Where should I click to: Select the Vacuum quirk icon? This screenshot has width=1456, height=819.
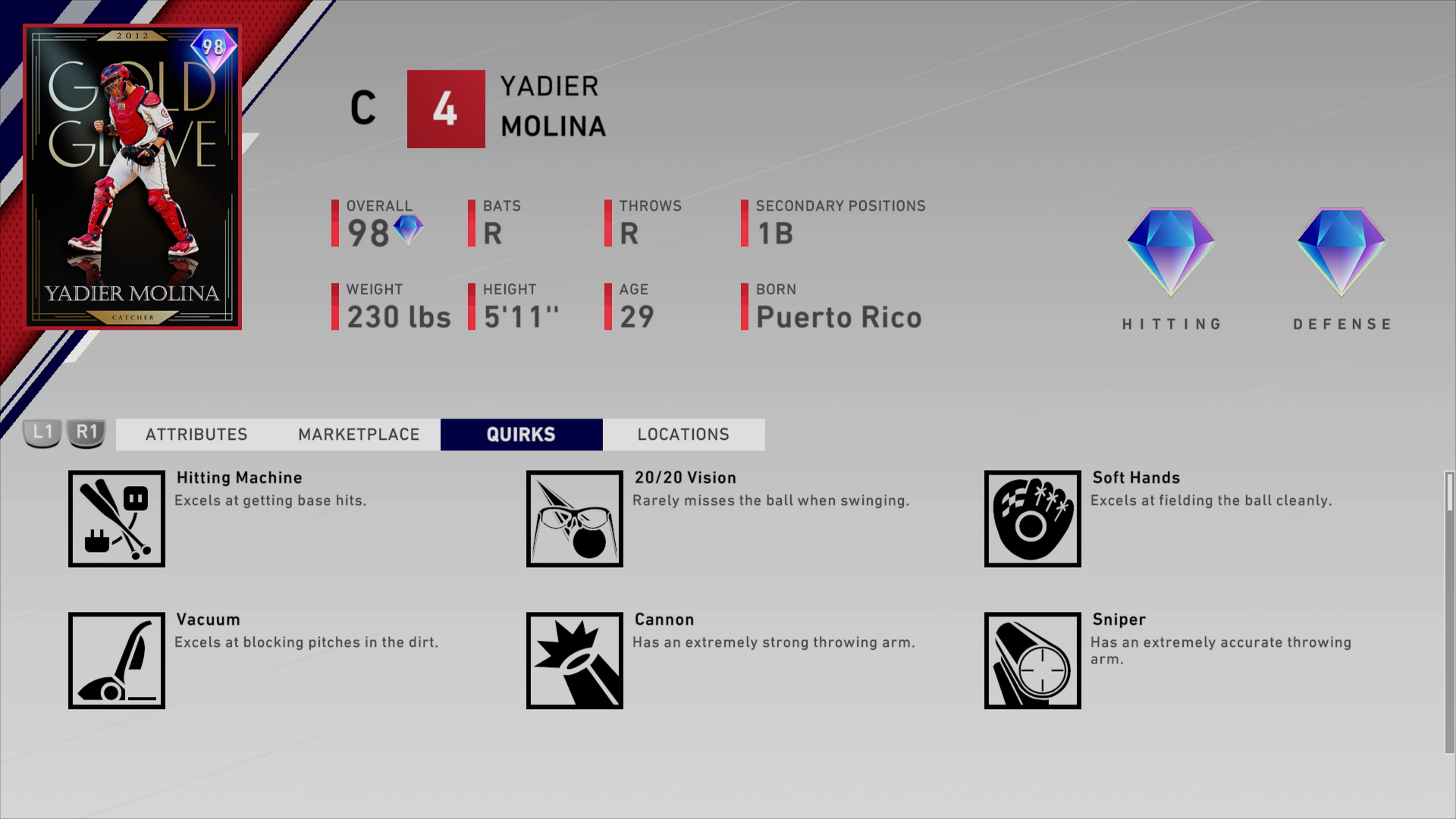point(117,661)
